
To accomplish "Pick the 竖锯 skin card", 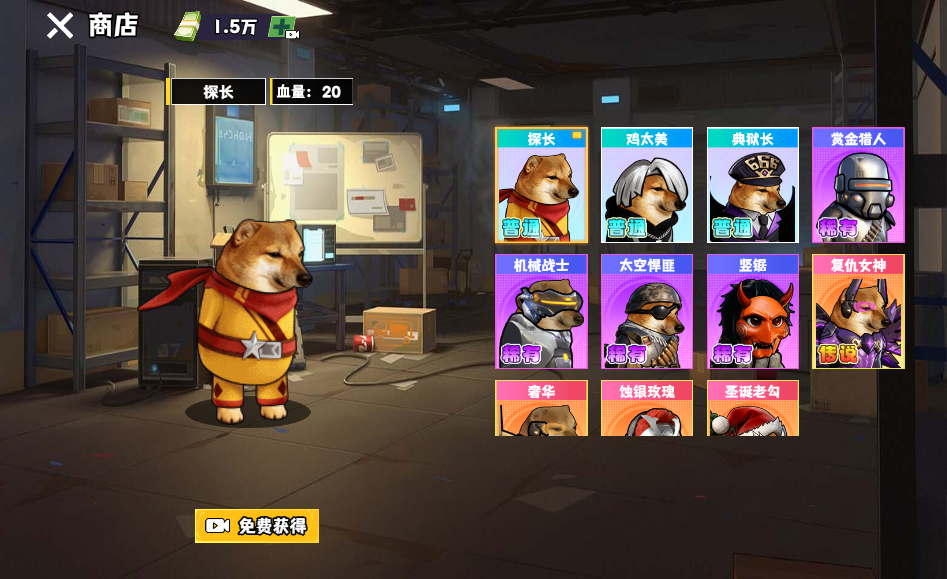I will pos(753,312).
